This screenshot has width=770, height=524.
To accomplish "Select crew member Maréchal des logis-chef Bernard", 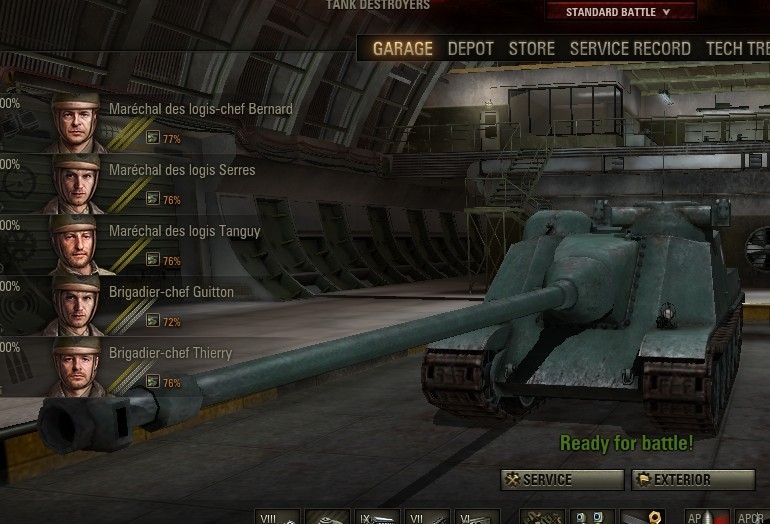I will click(x=200, y=109).
